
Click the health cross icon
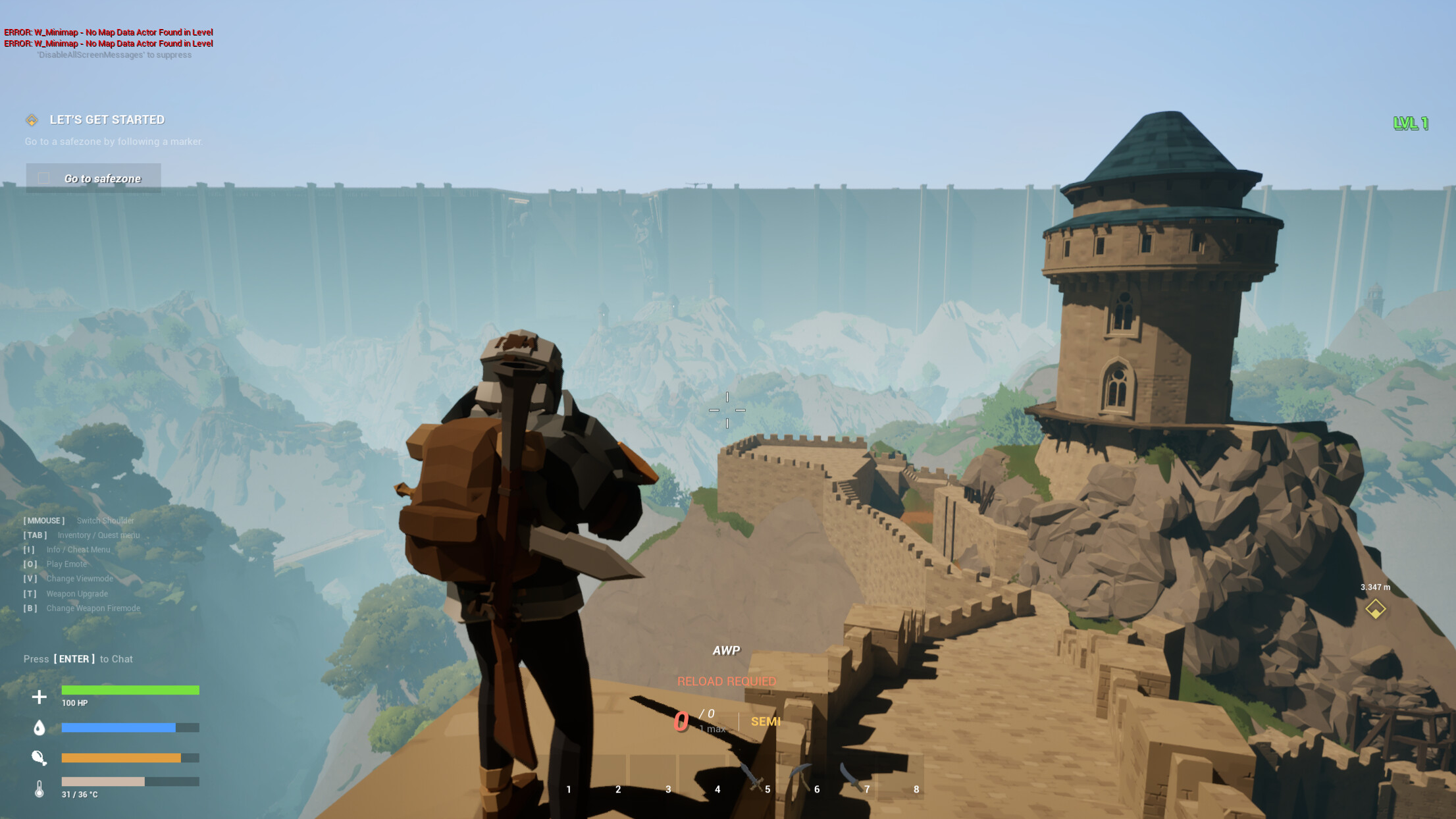pyautogui.click(x=39, y=695)
